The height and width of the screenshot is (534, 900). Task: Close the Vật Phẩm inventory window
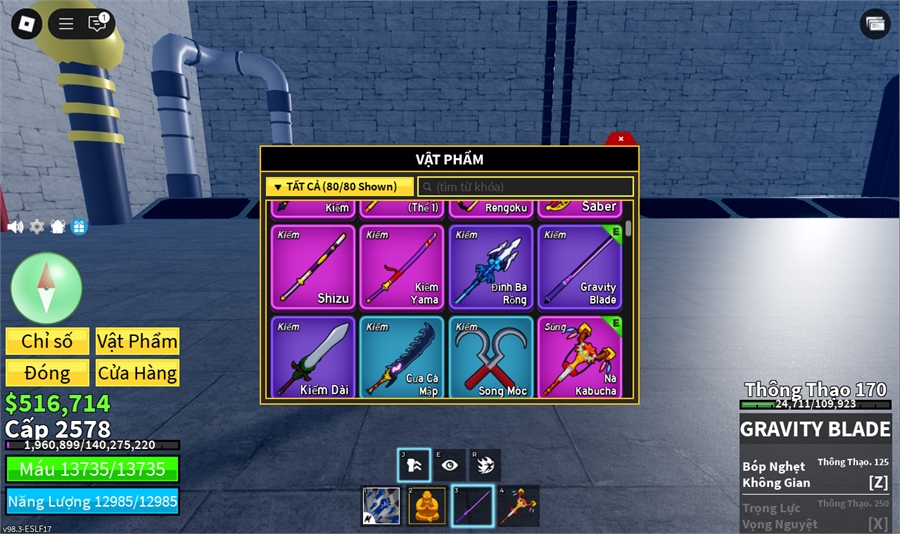[621, 139]
